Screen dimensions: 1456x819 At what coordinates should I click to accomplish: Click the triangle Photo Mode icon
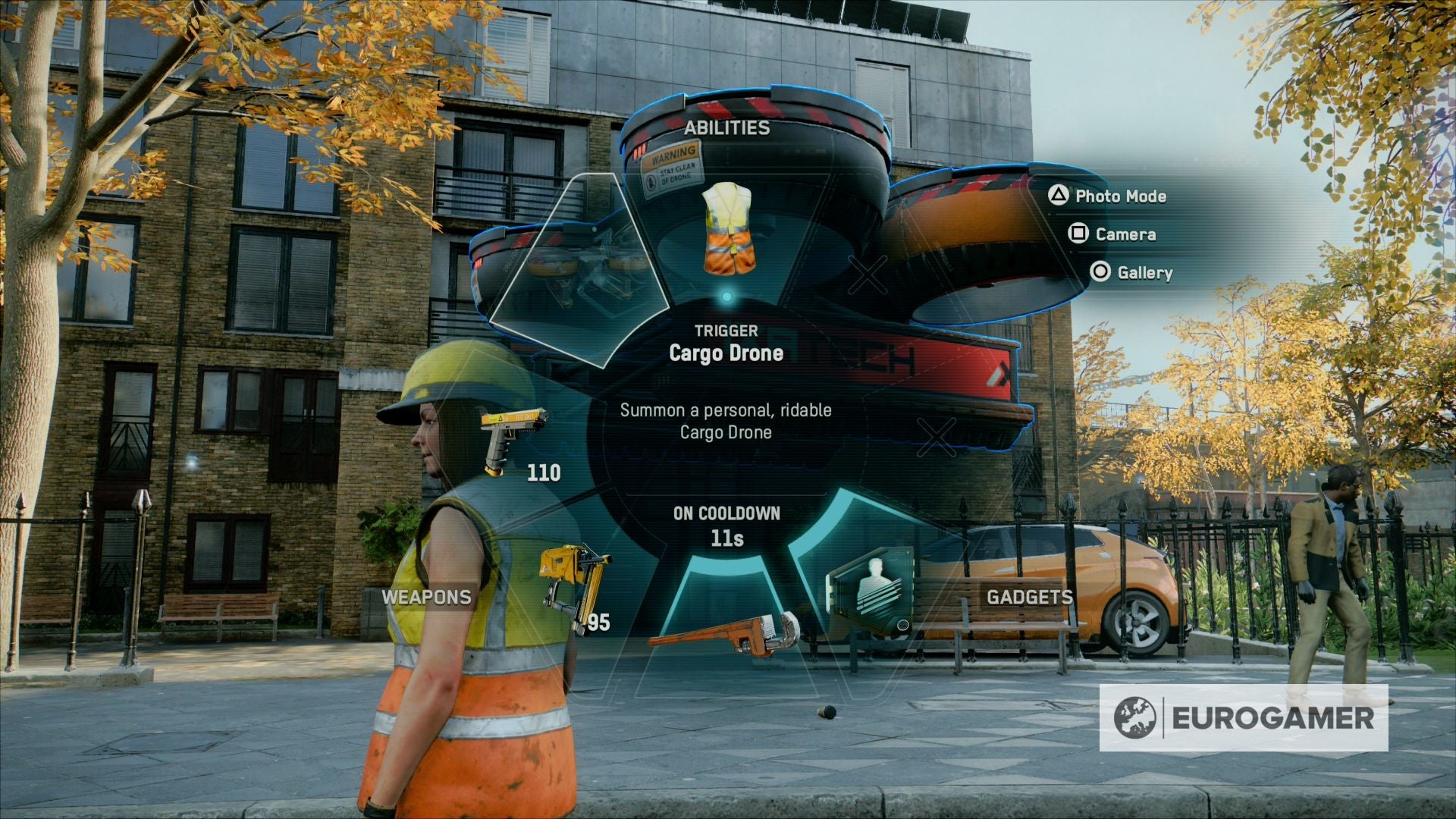click(1060, 196)
